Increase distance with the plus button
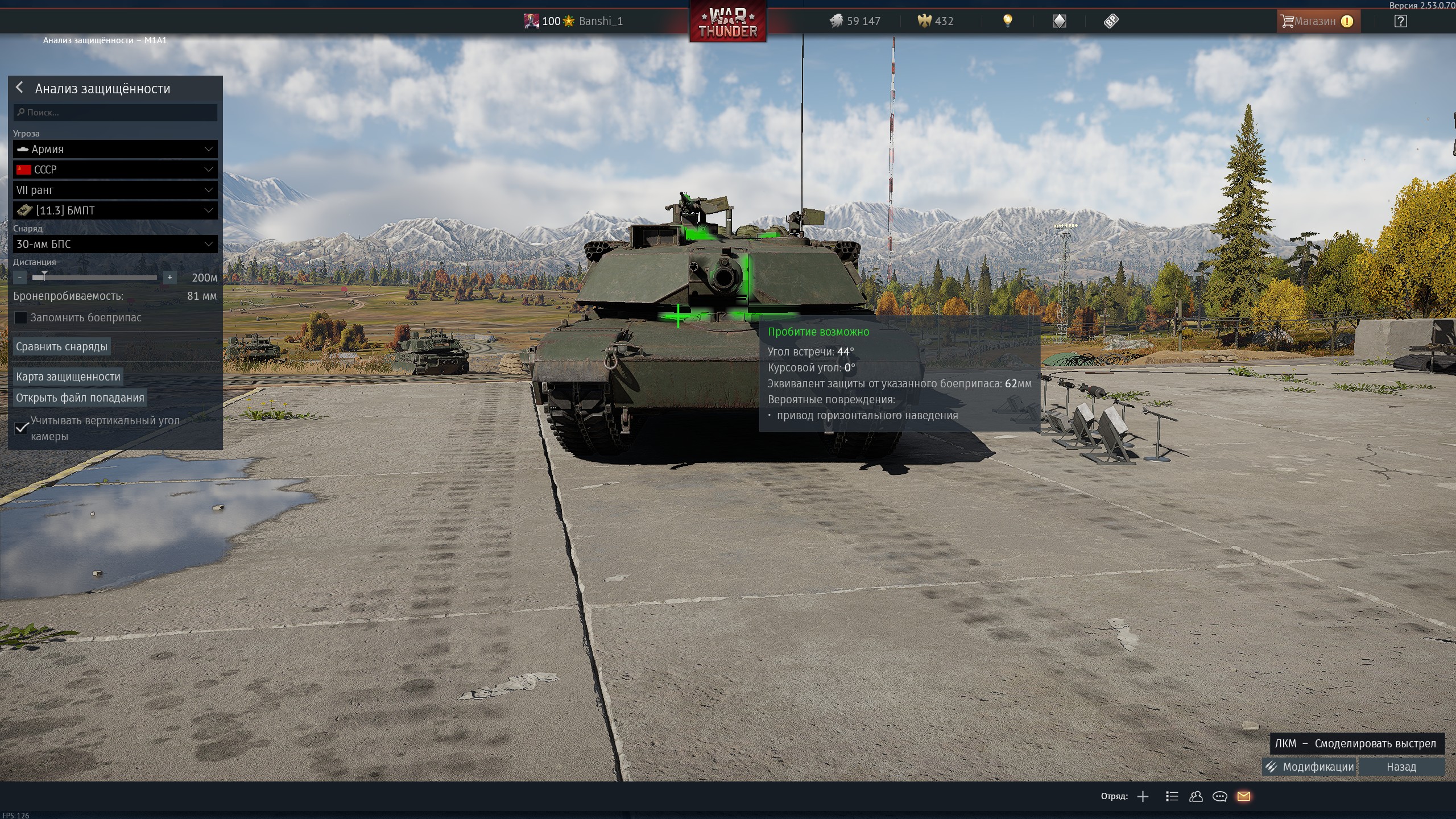Viewport: 1456px width, 819px height. 169,278
